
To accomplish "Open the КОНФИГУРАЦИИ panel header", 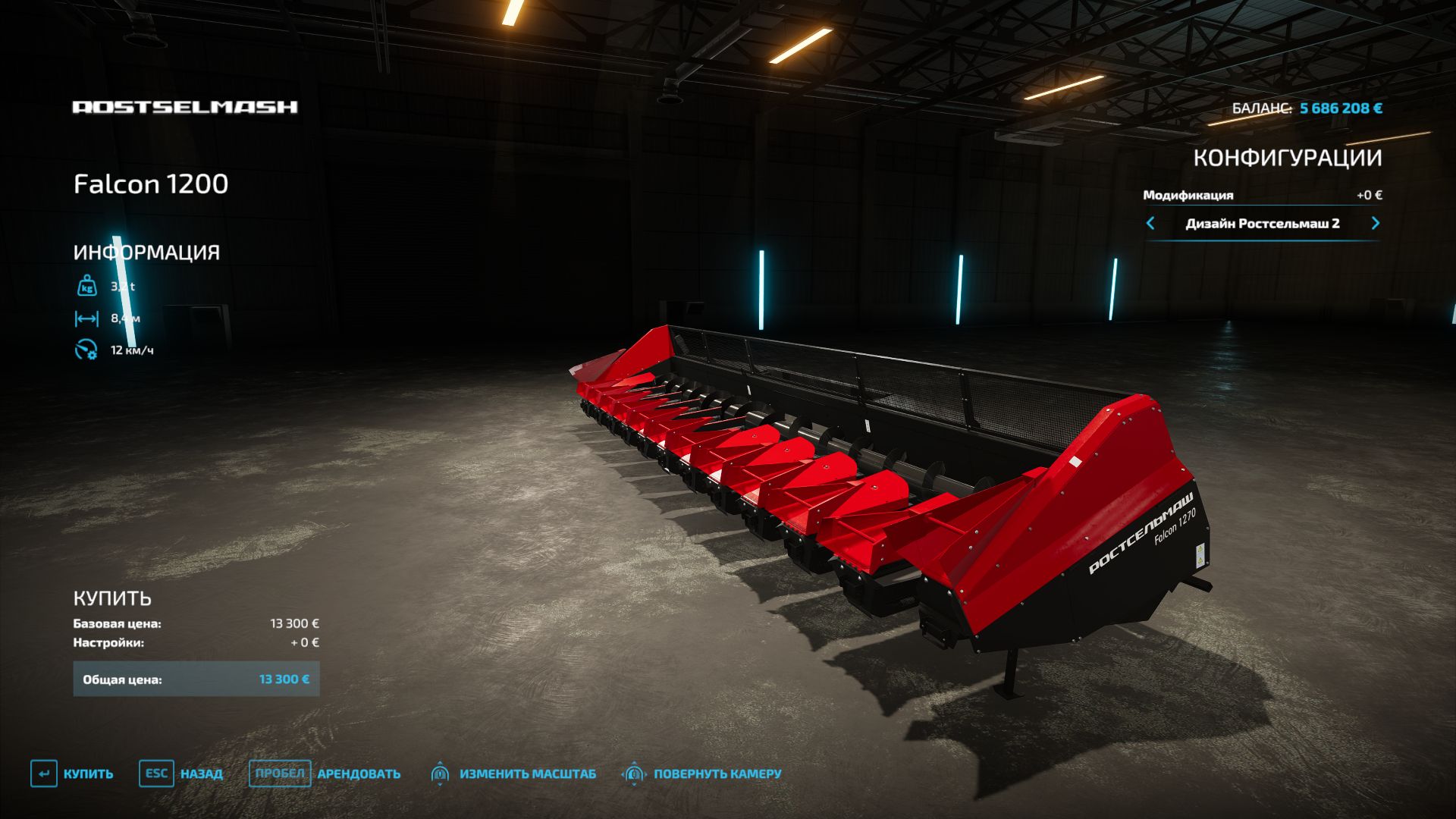I will click(x=1288, y=158).
